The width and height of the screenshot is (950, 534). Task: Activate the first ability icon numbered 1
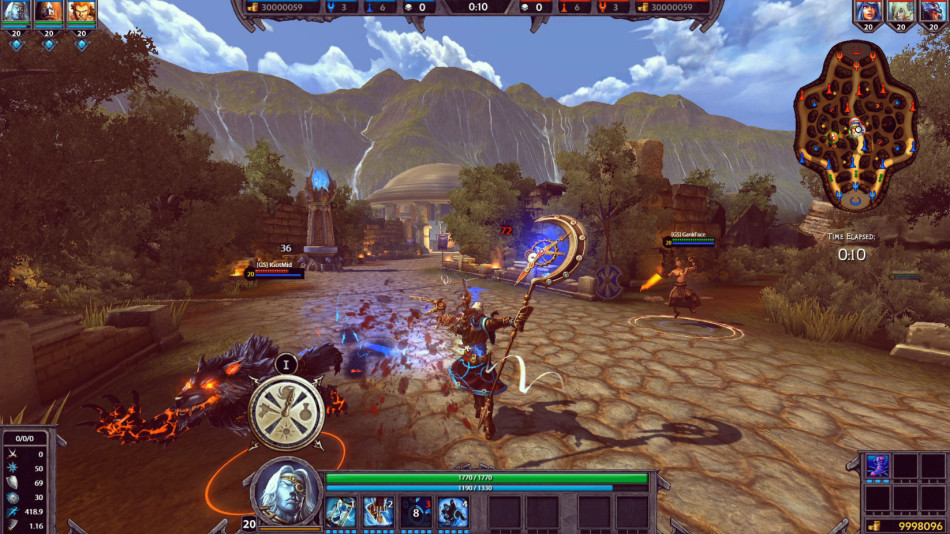click(x=340, y=511)
